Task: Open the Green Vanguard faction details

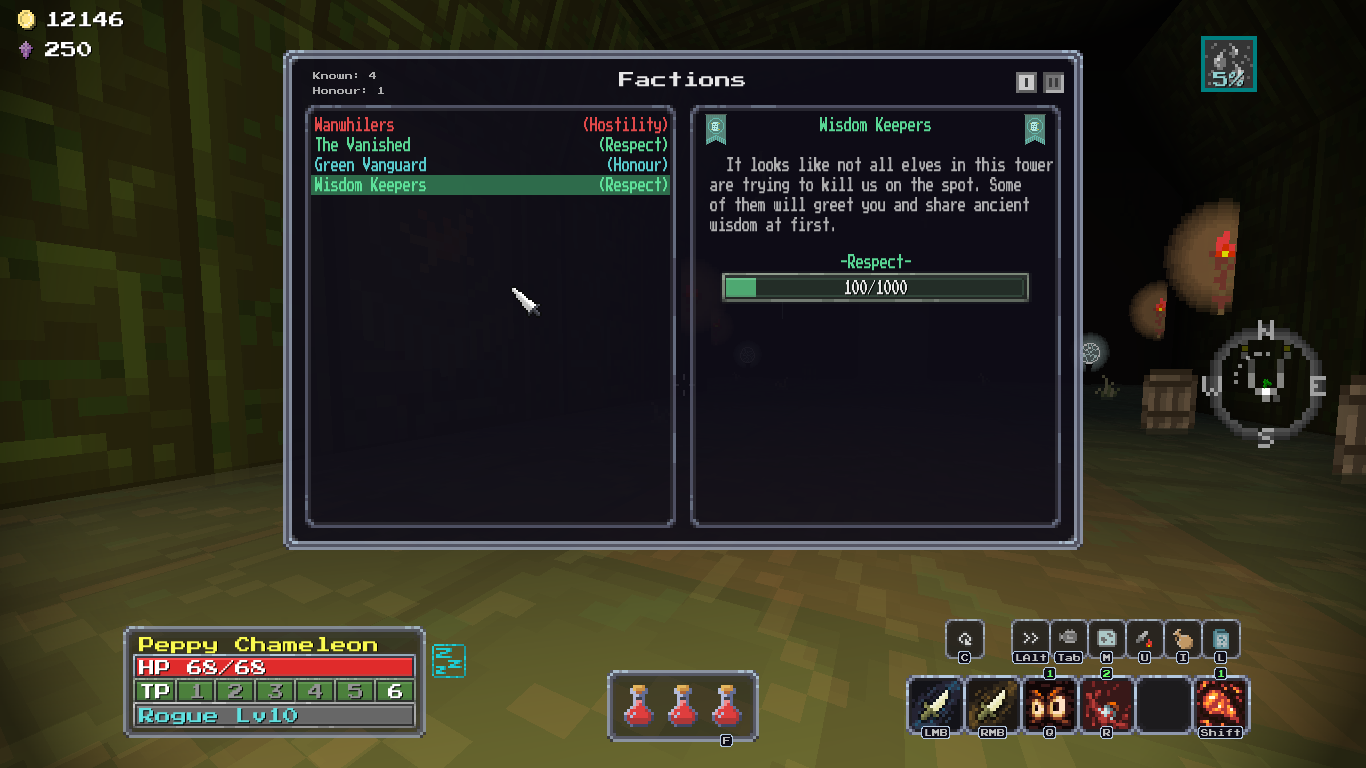Action: tap(490, 165)
